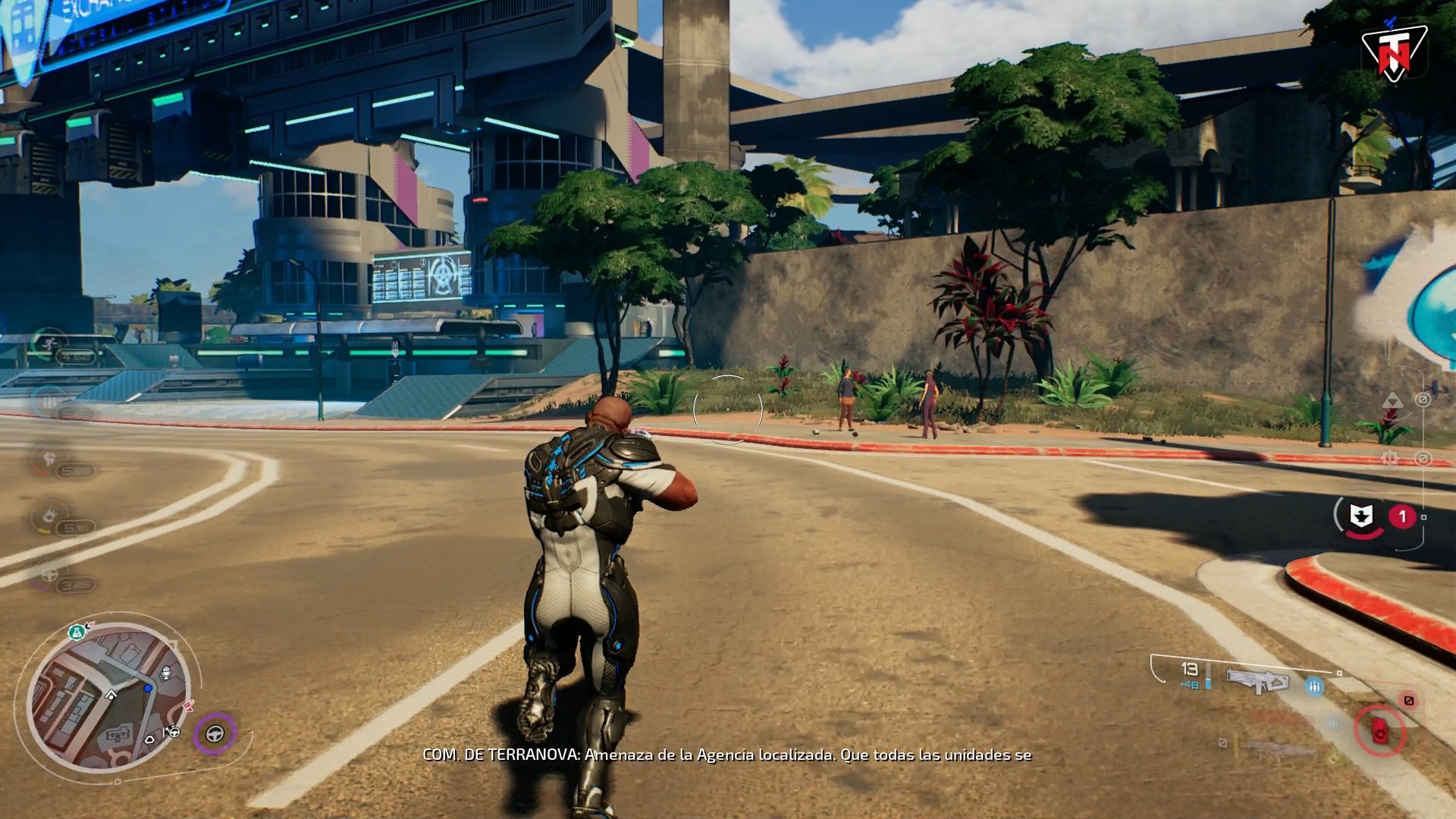This screenshot has height=819, width=1456.
Task: Click the red threat counter showing 1
Action: pos(1403,516)
